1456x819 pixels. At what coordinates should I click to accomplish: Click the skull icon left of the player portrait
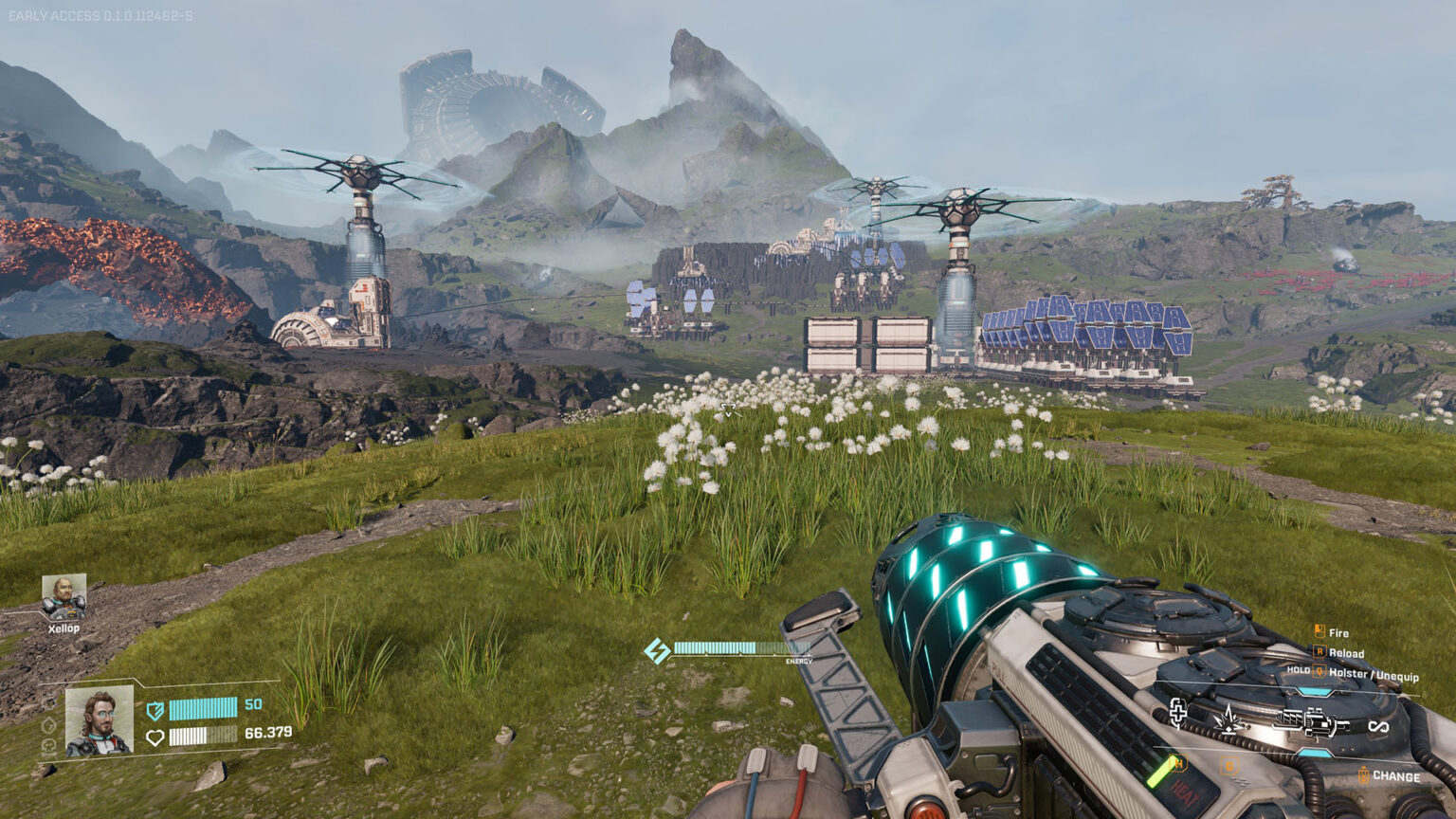tap(49, 745)
